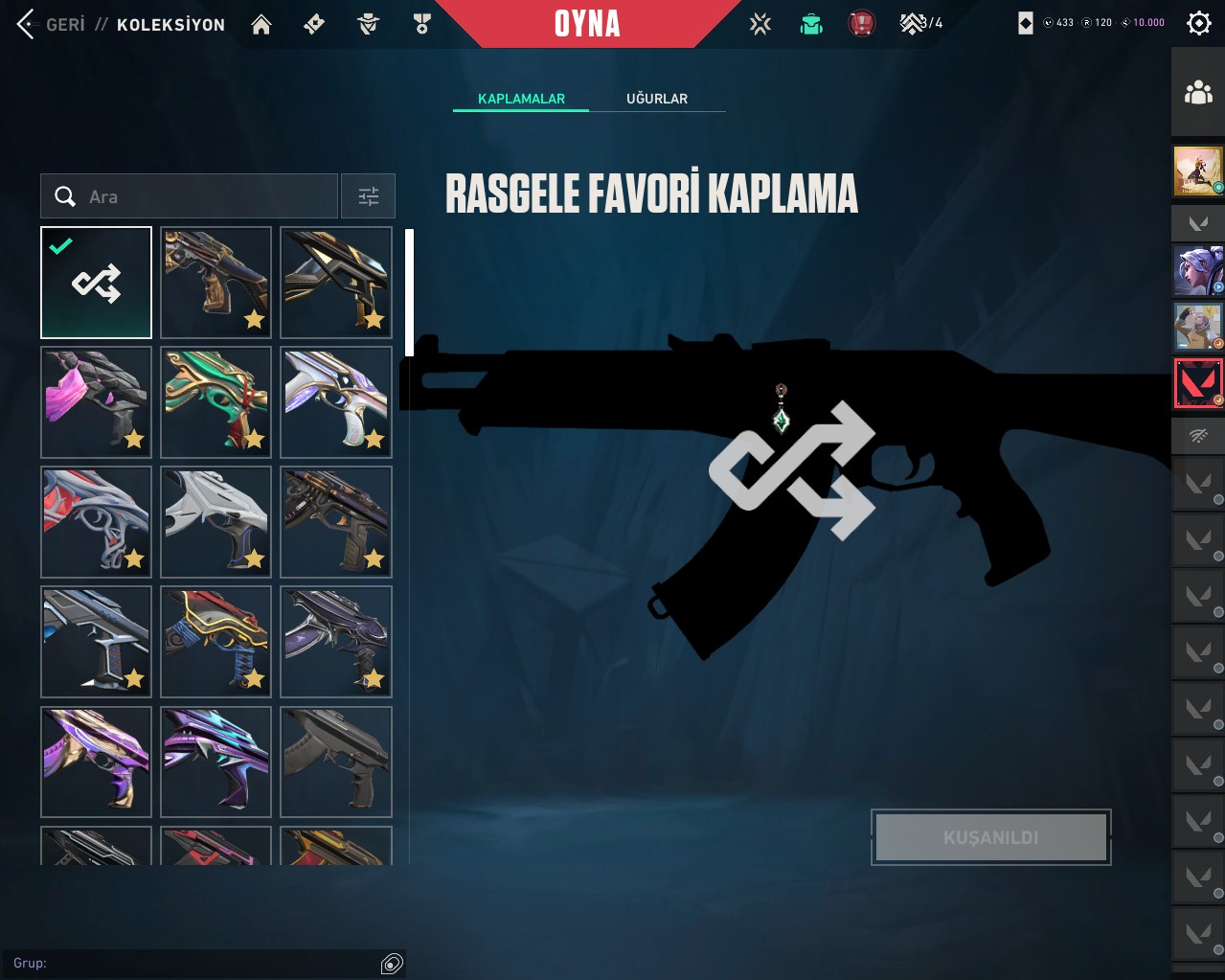The image size is (1225, 980).
Task: Select the plain dark gray default Vandal skin
Action: pos(336,762)
